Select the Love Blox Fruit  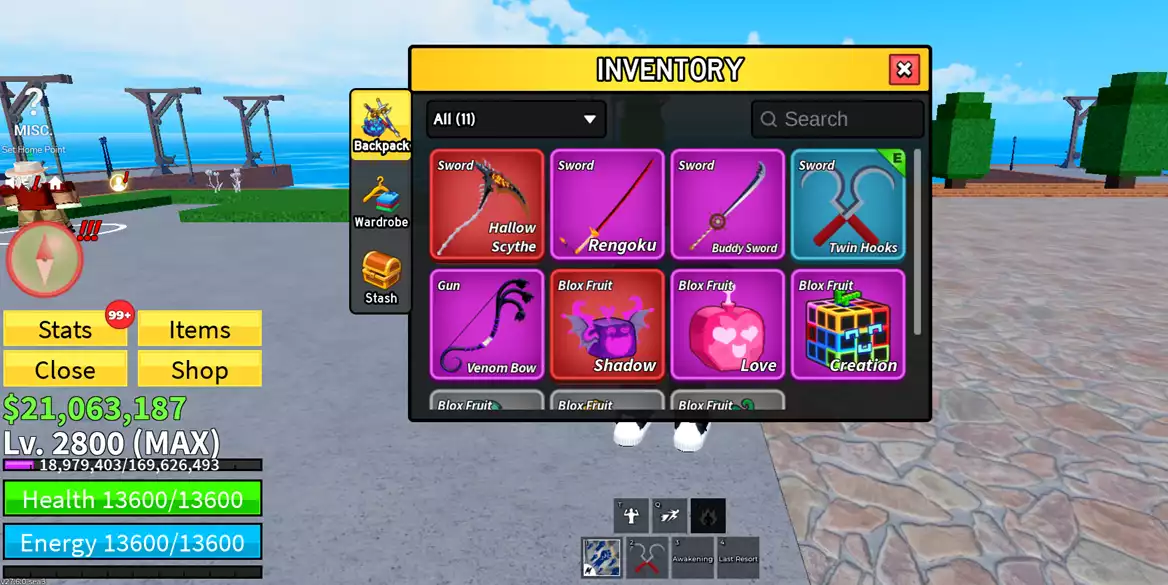[727, 325]
